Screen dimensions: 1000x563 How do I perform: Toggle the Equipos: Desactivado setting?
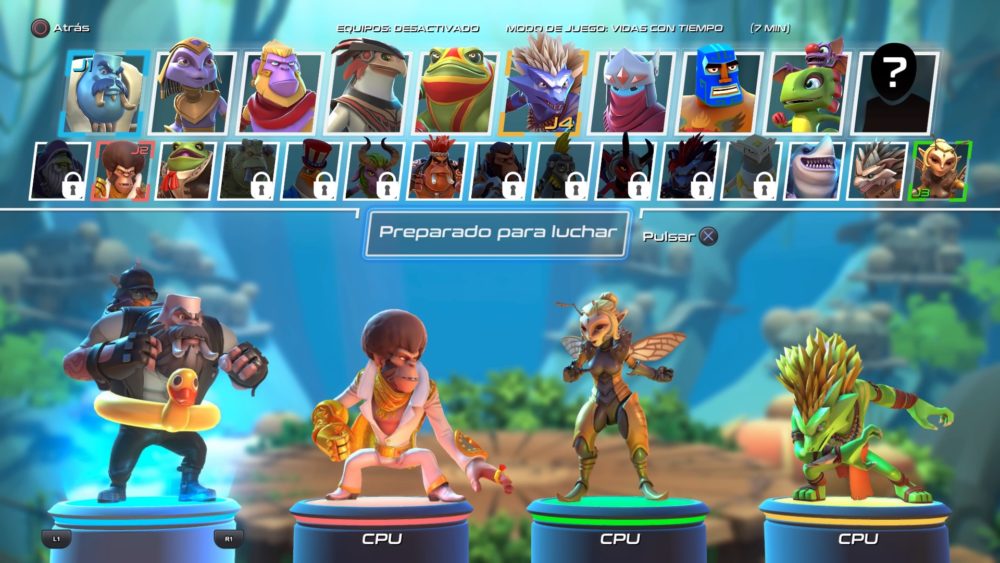(408, 29)
